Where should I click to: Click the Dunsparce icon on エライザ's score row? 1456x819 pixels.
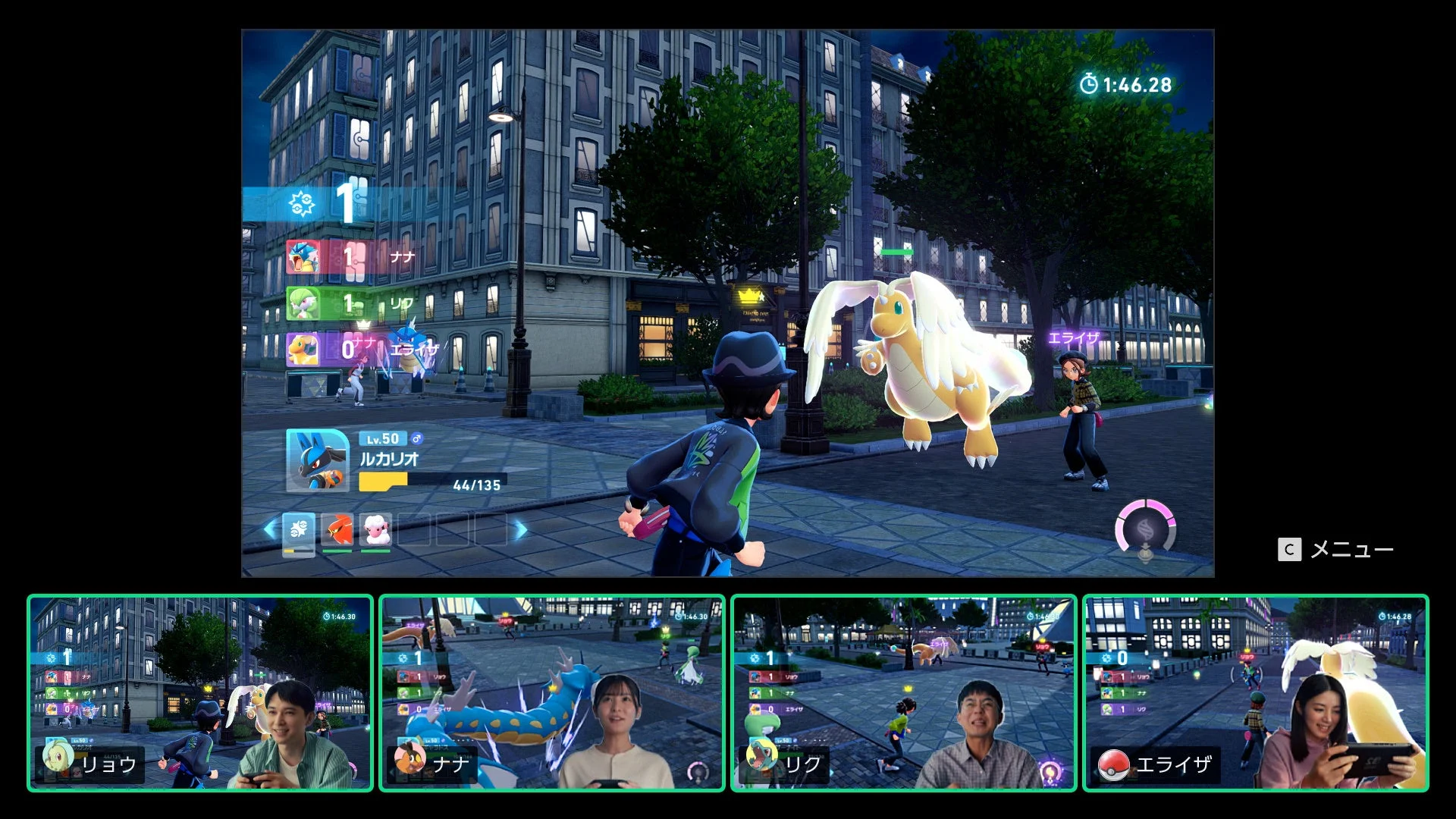click(303, 349)
